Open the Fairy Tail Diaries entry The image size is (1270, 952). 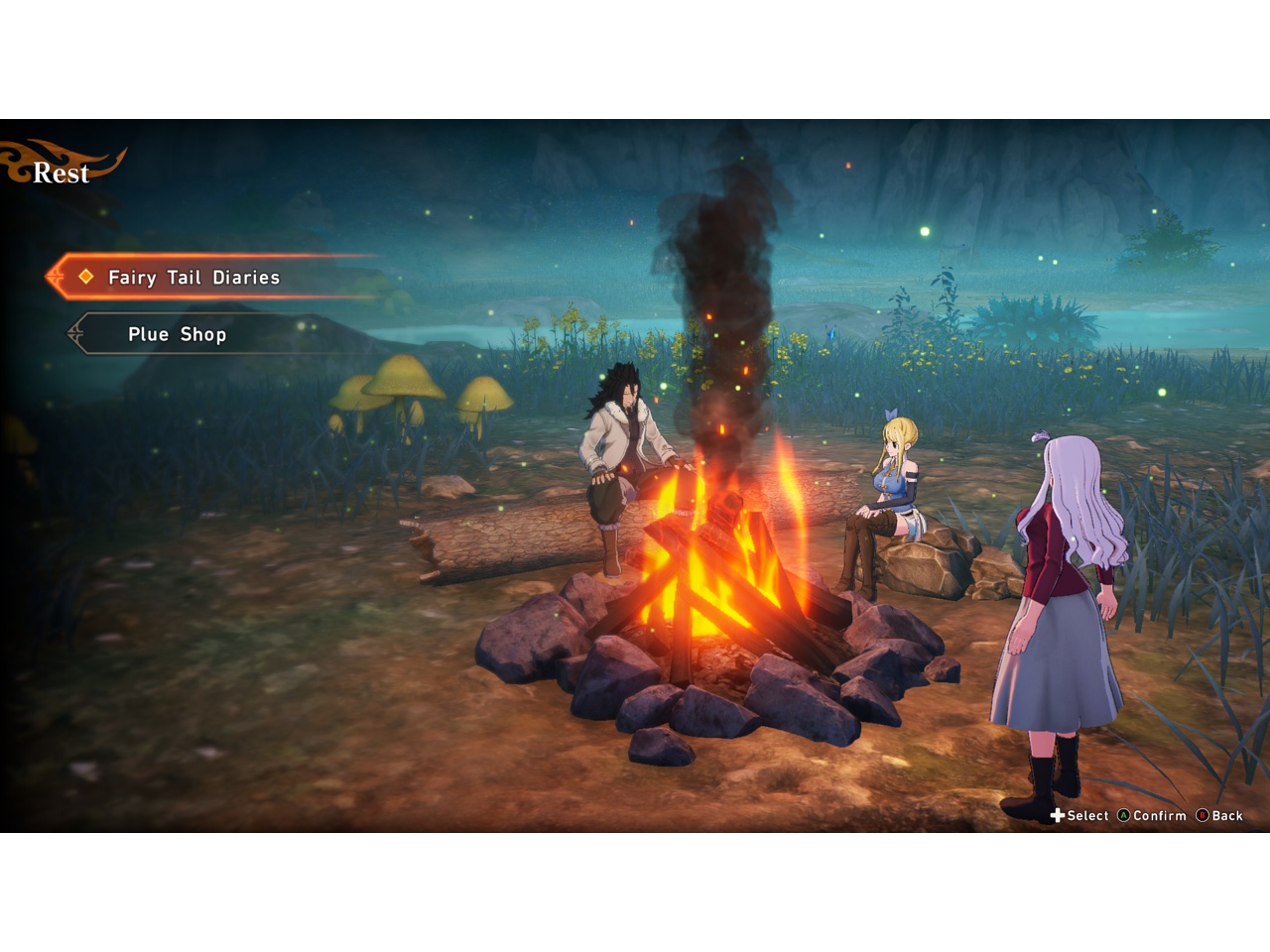(194, 278)
